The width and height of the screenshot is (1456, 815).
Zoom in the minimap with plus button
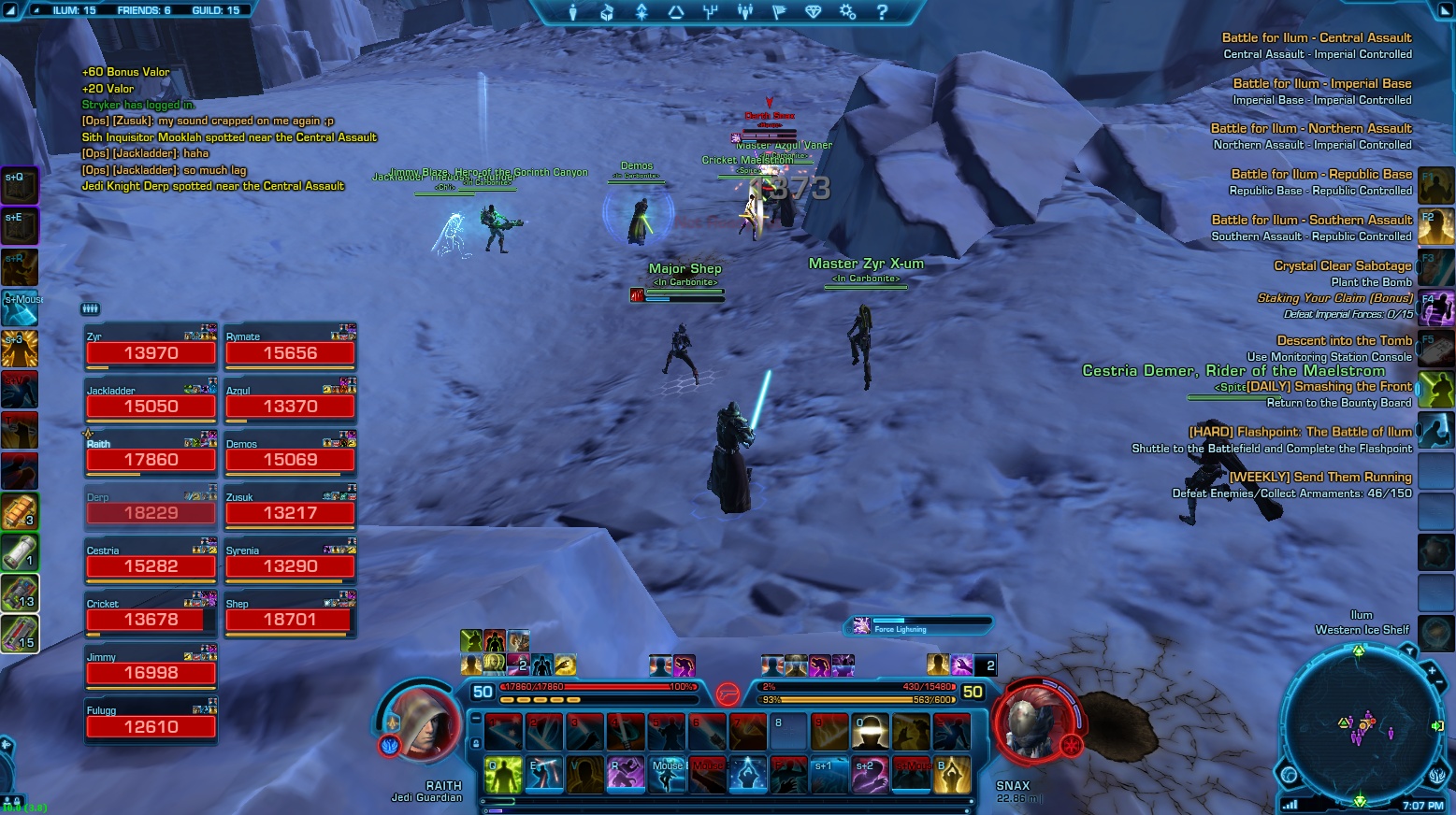click(1432, 670)
